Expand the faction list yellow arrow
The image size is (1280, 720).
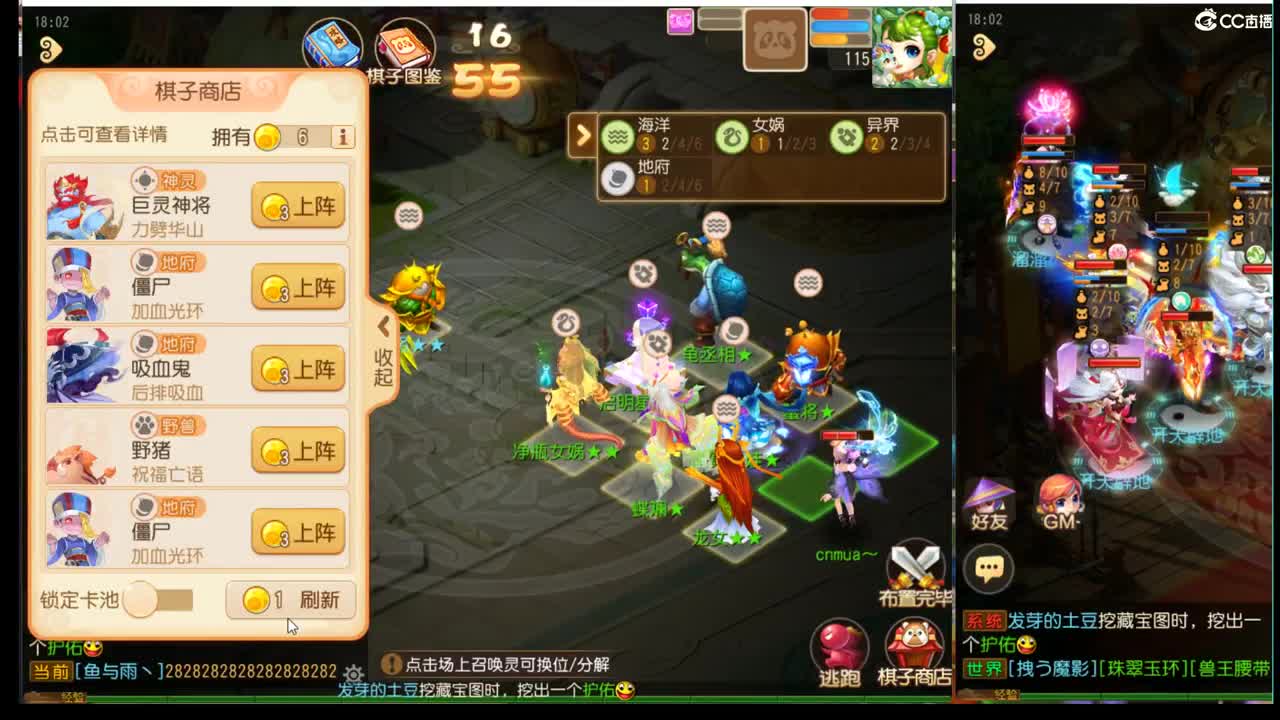point(583,136)
